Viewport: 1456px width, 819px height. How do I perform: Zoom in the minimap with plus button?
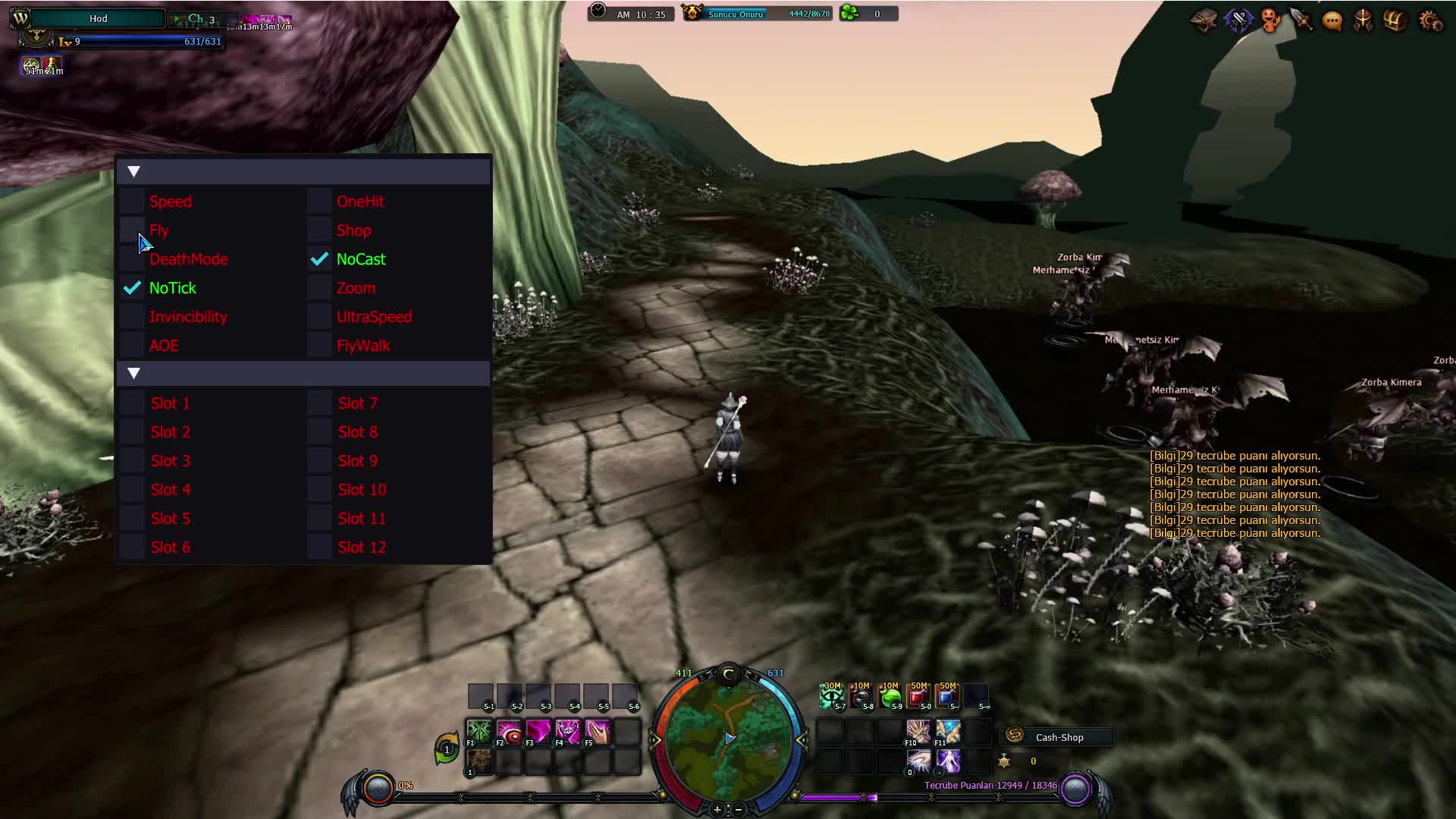[717, 810]
